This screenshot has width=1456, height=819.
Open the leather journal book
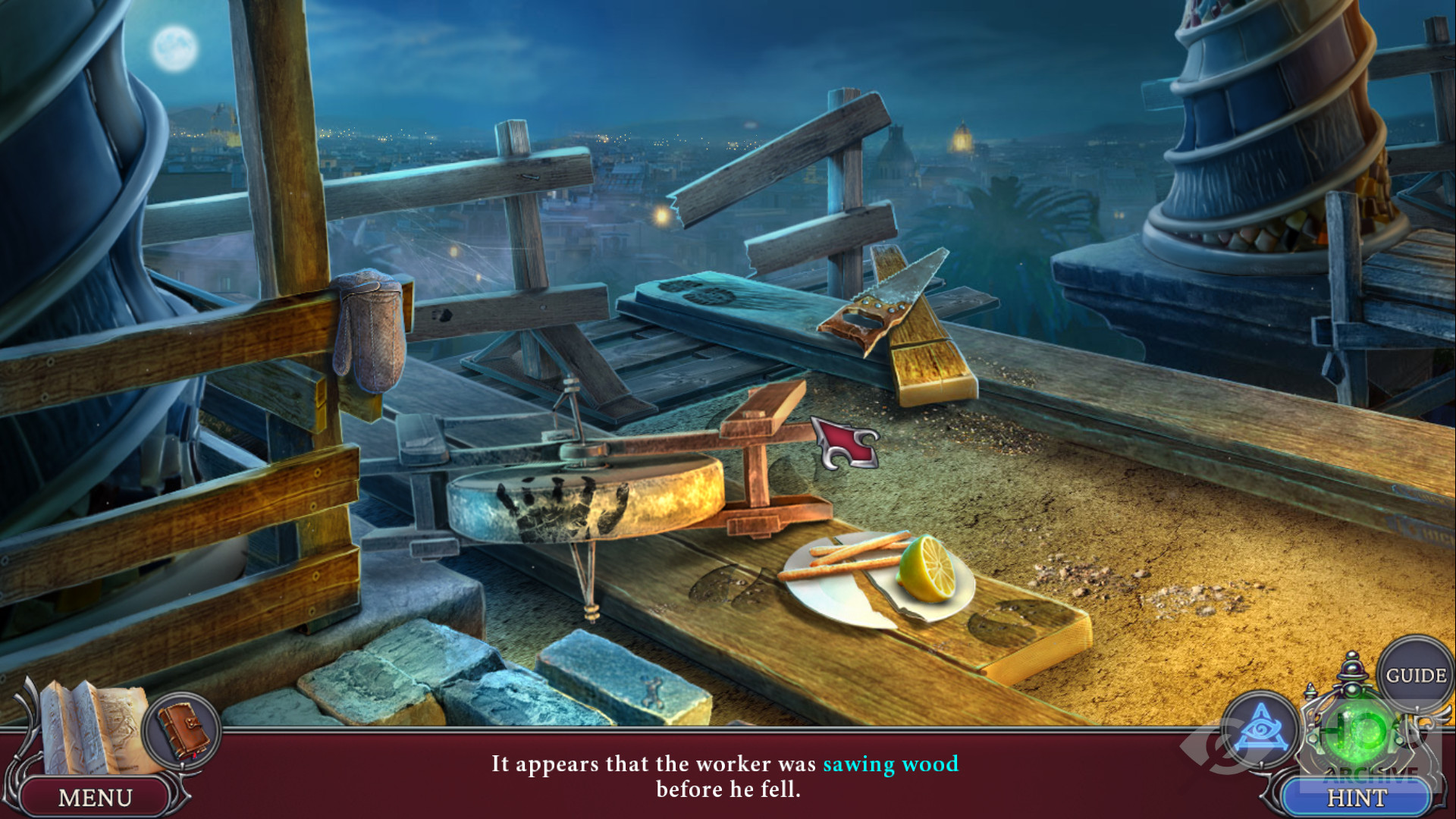coord(183,731)
